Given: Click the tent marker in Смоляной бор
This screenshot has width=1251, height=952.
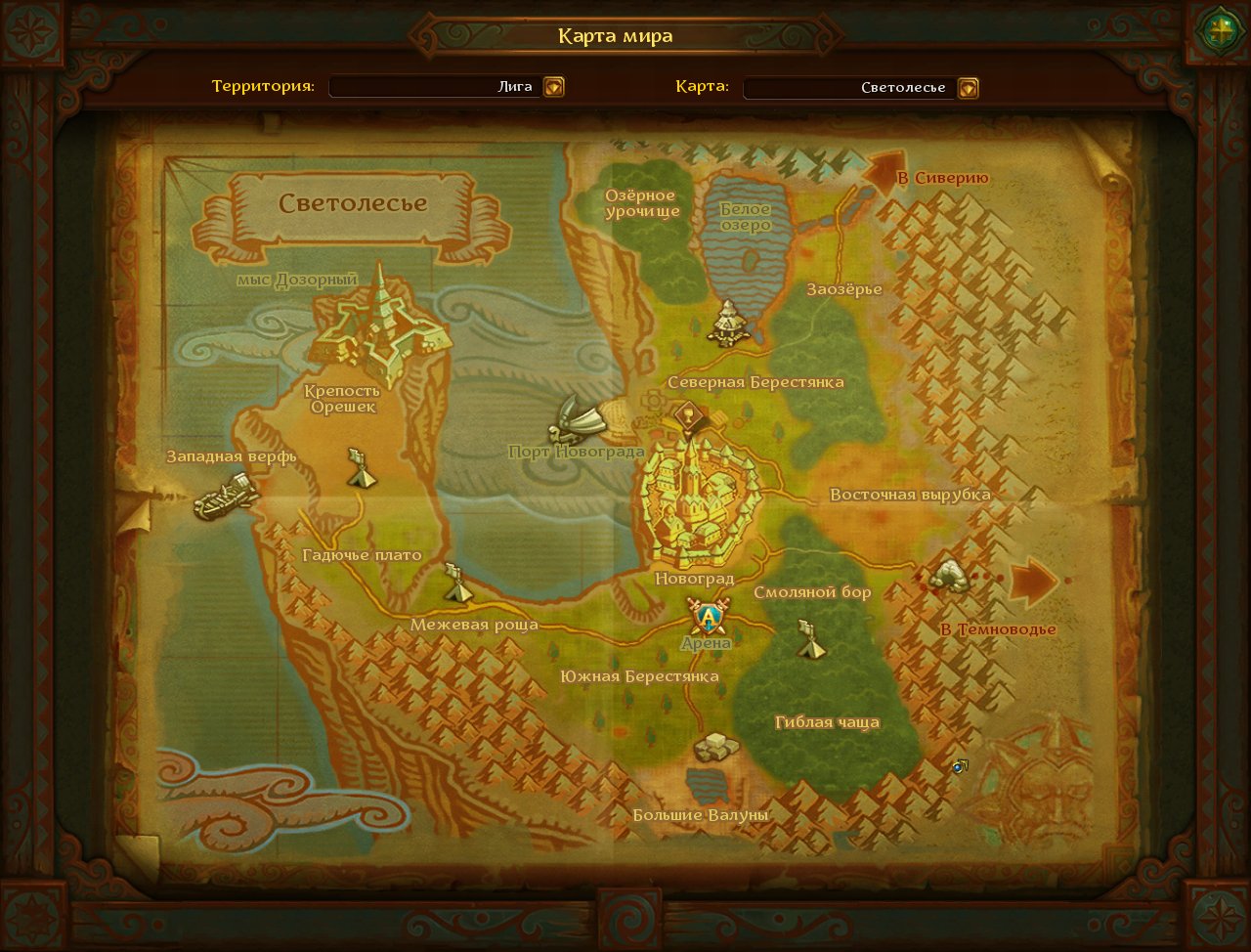Looking at the screenshot, I should [809, 639].
